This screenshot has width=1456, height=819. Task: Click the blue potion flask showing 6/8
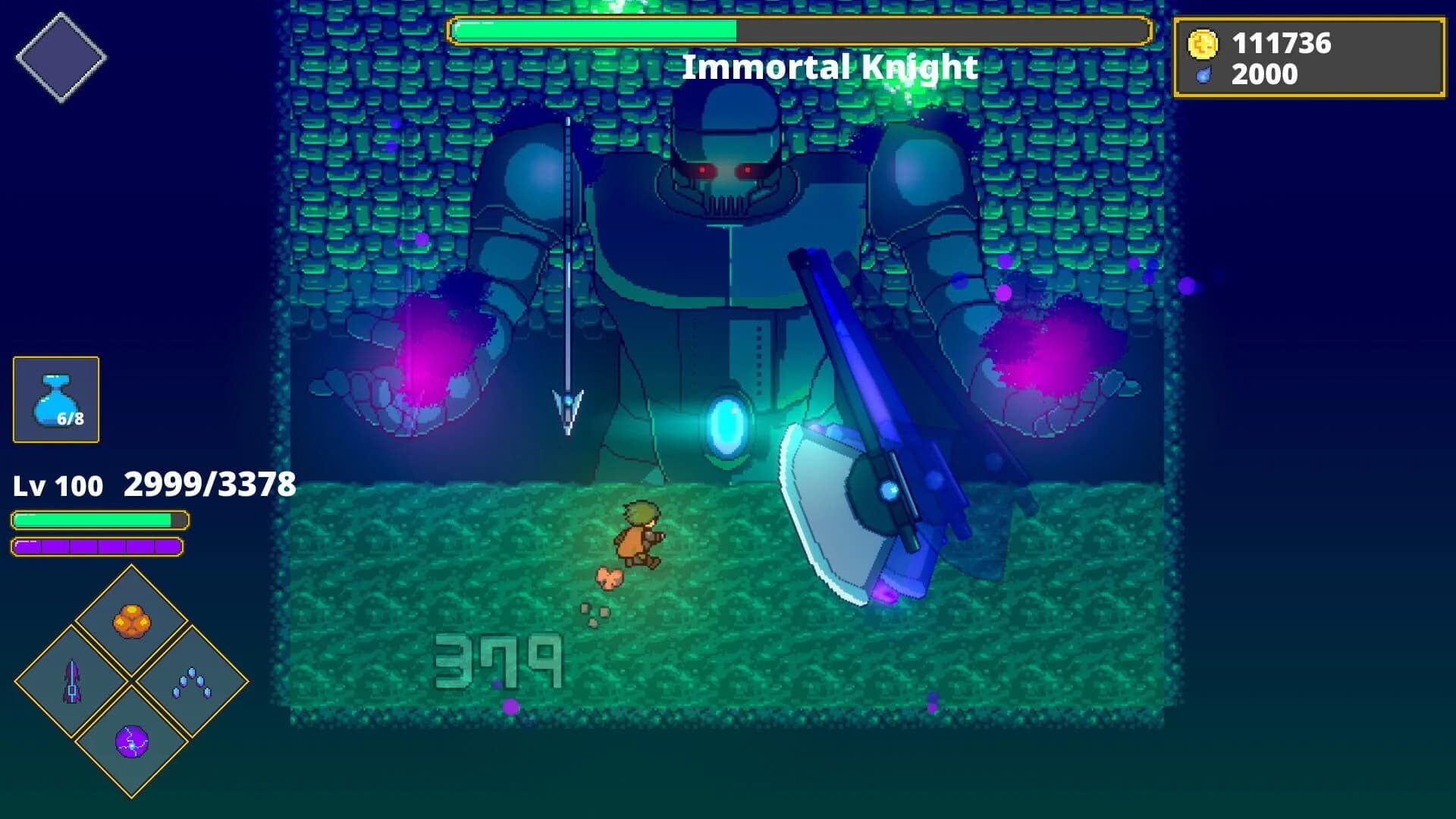55,397
